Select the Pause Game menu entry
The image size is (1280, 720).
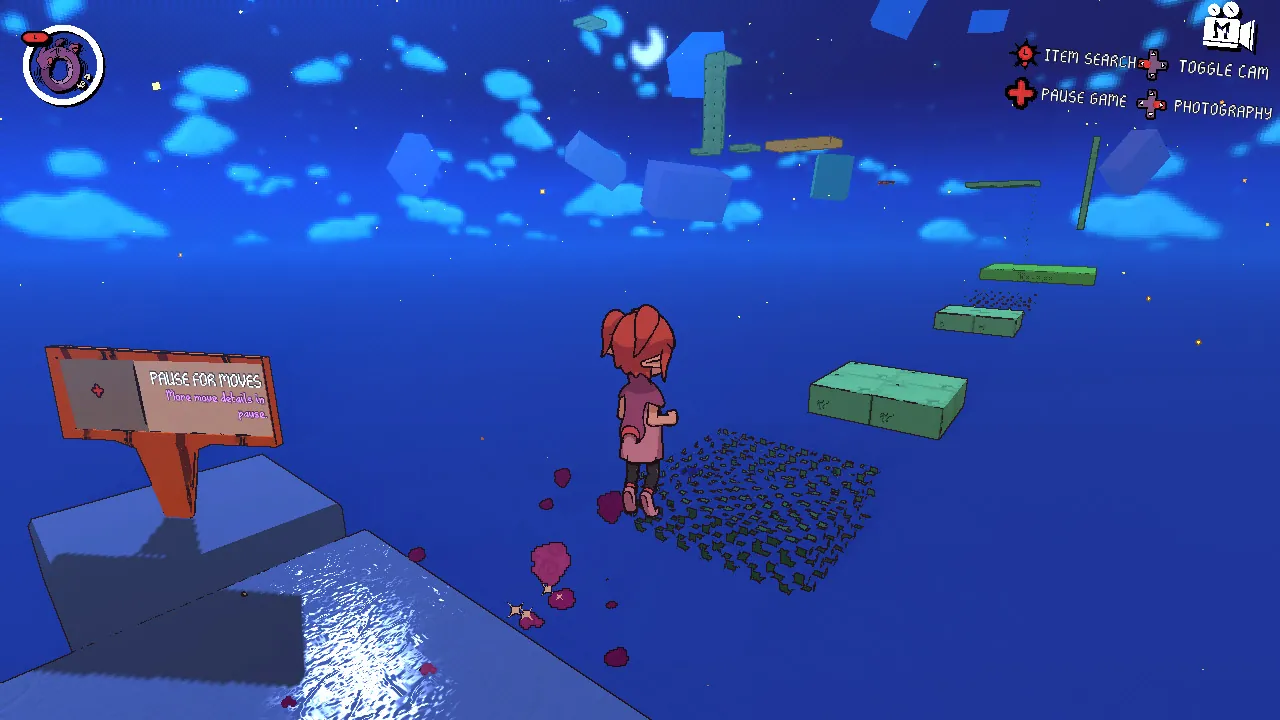(1083, 97)
